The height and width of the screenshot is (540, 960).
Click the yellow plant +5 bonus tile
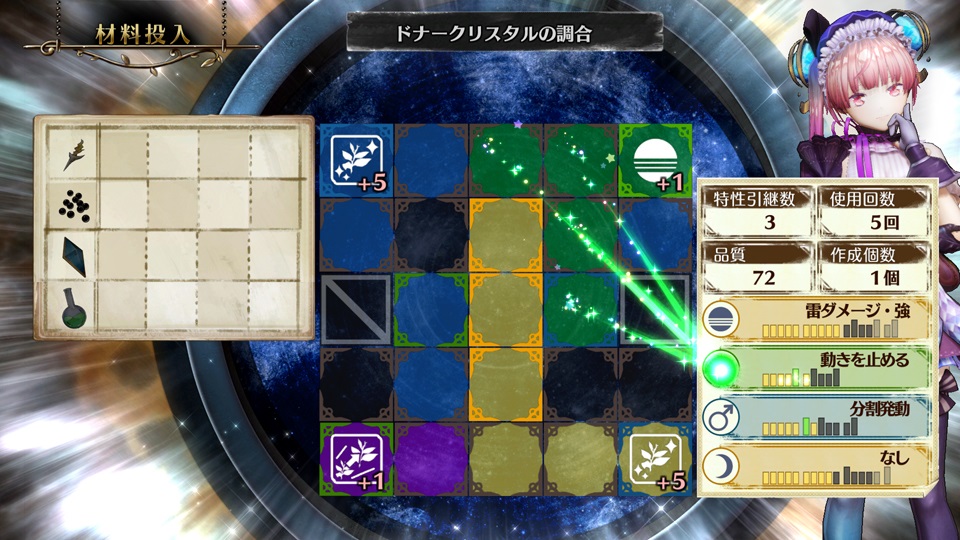click(x=655, y=458)
